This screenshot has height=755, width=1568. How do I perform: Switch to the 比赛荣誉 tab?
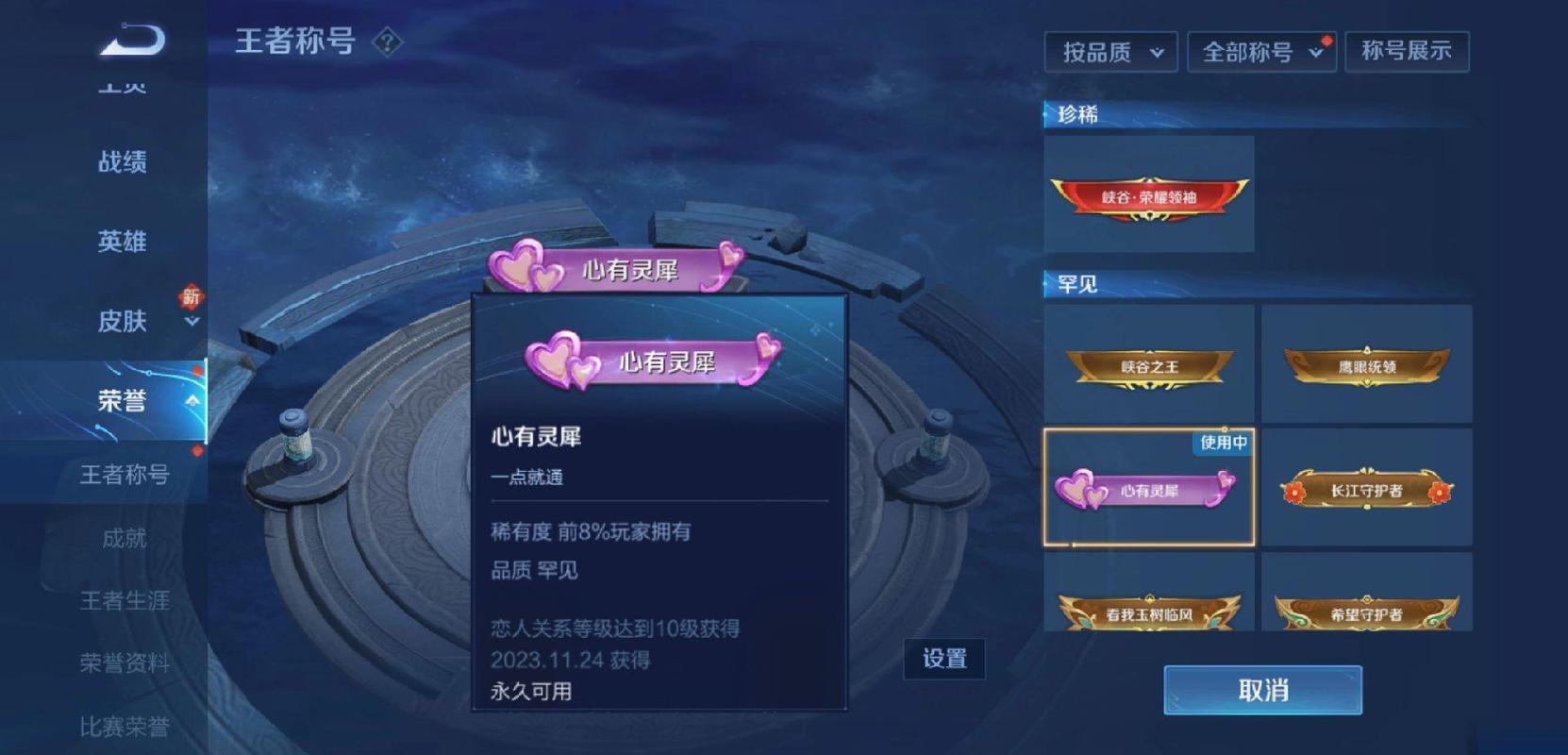coord(127,727)
